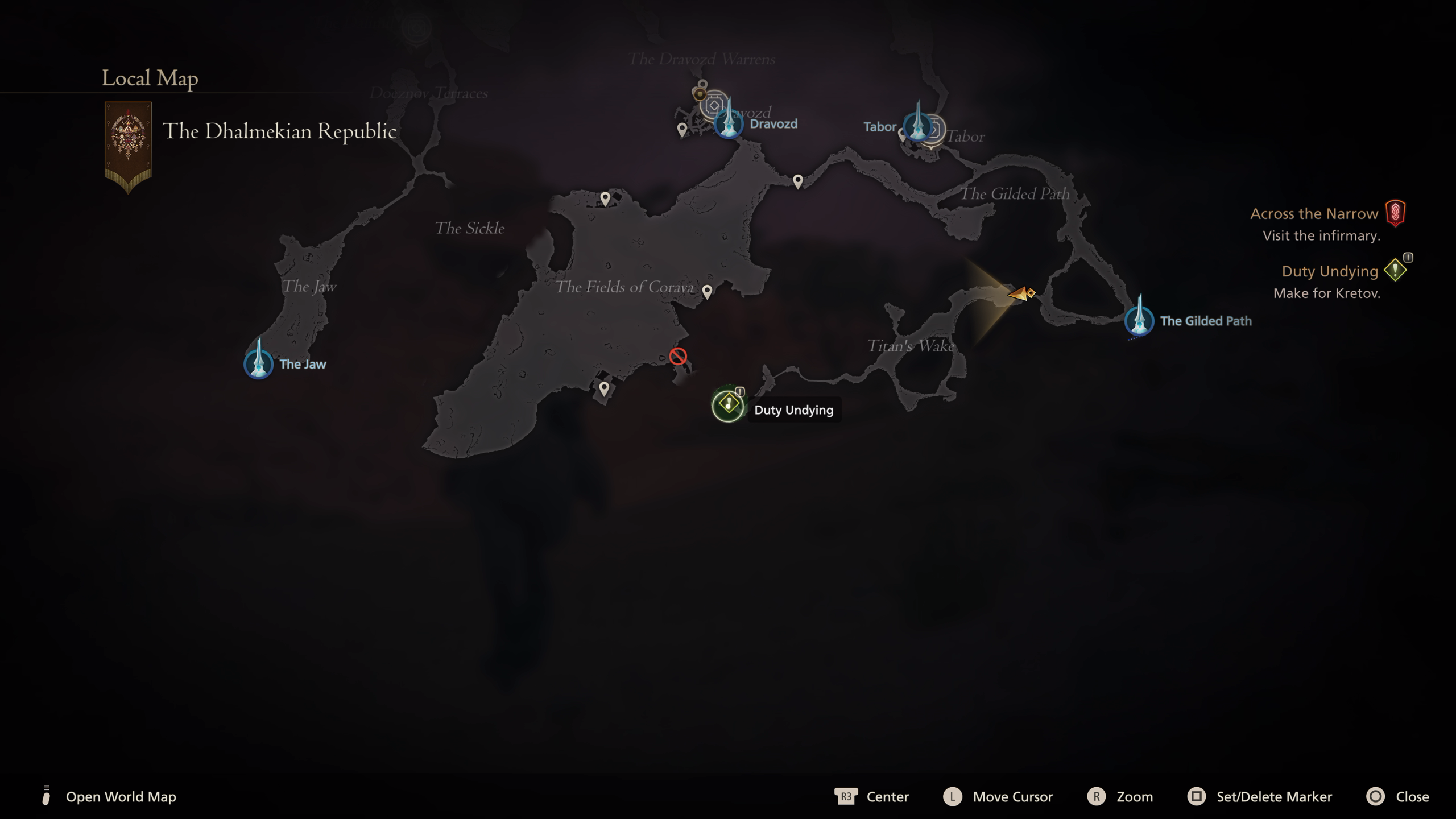The height and width of the screenshot is (819, 1456).
Task: Click the Zoom control on the bottom bar
Action: point(1136,796)
